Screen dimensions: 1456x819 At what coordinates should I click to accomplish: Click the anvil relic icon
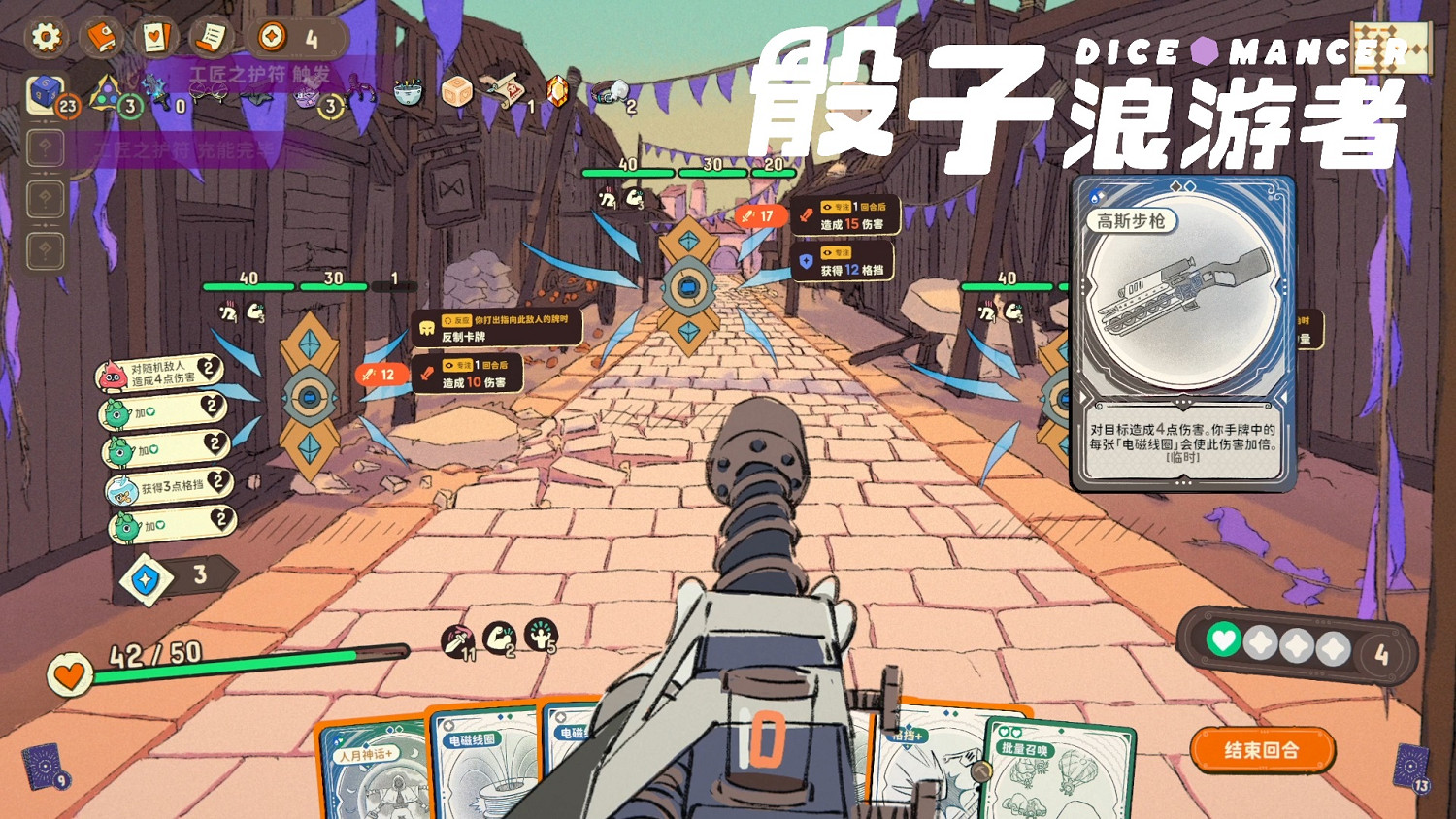(257, 97)
